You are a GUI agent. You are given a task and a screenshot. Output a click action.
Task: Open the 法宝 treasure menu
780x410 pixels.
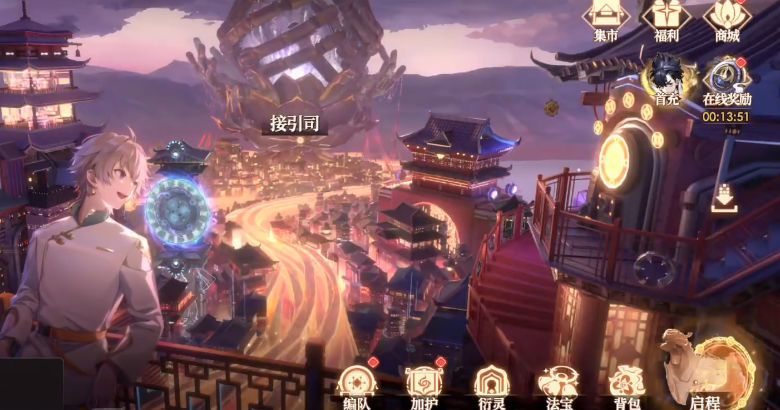tap(556, 384)
